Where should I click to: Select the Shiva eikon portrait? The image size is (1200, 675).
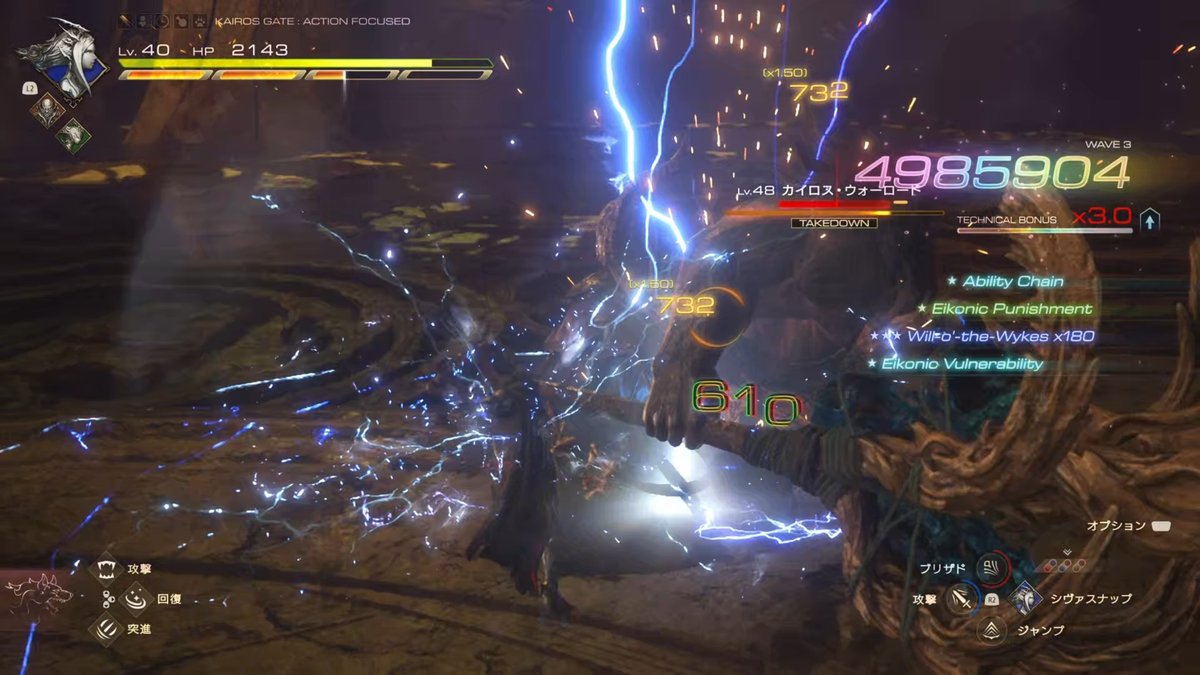tap(77, 59)
